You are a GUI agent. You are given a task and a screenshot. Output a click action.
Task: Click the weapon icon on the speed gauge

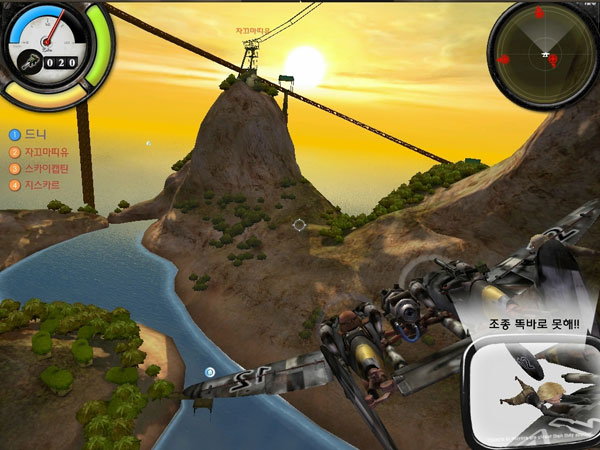pos(31,60)
